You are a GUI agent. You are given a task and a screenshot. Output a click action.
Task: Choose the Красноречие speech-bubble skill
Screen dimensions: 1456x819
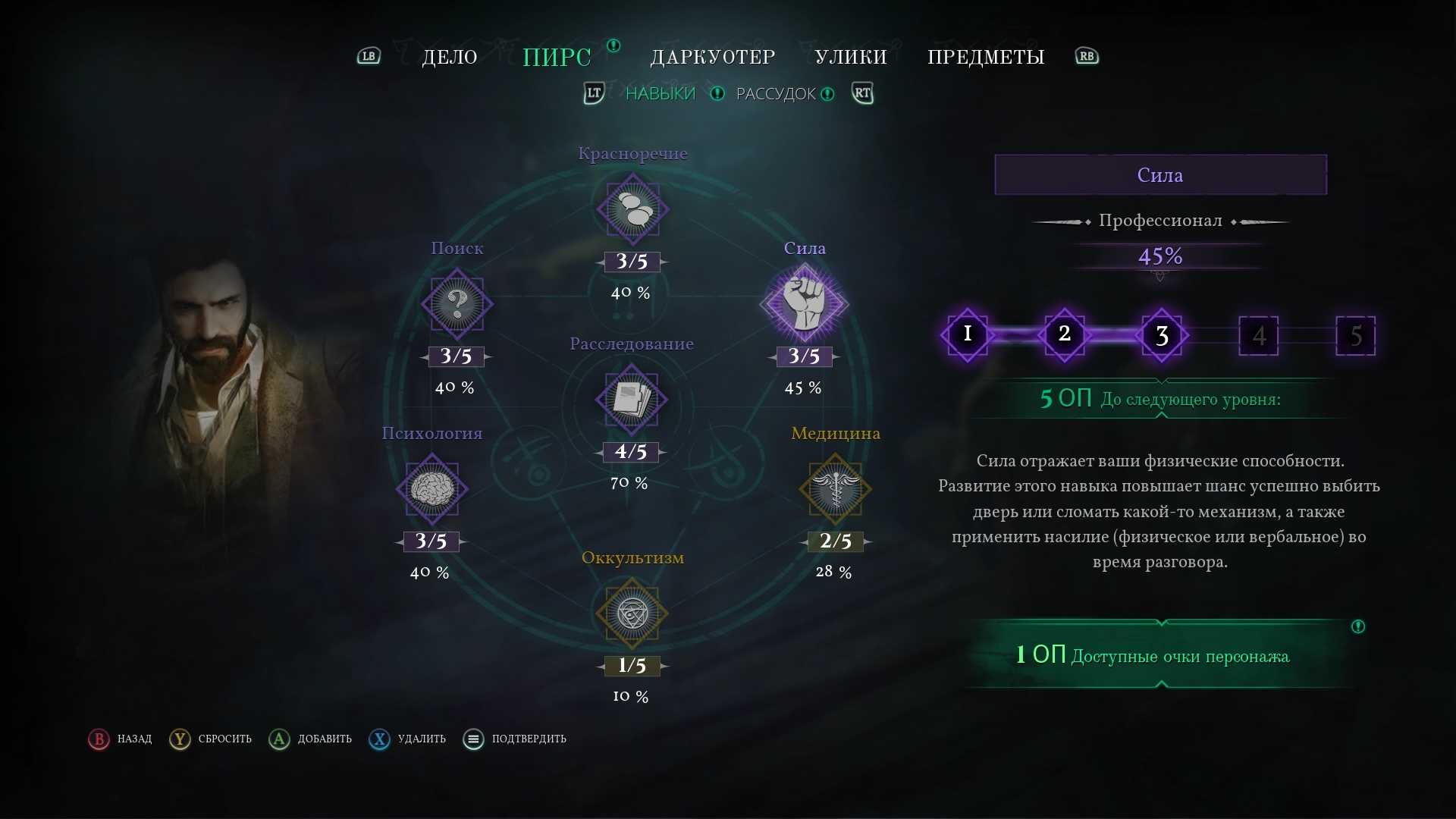coord(632,209)
